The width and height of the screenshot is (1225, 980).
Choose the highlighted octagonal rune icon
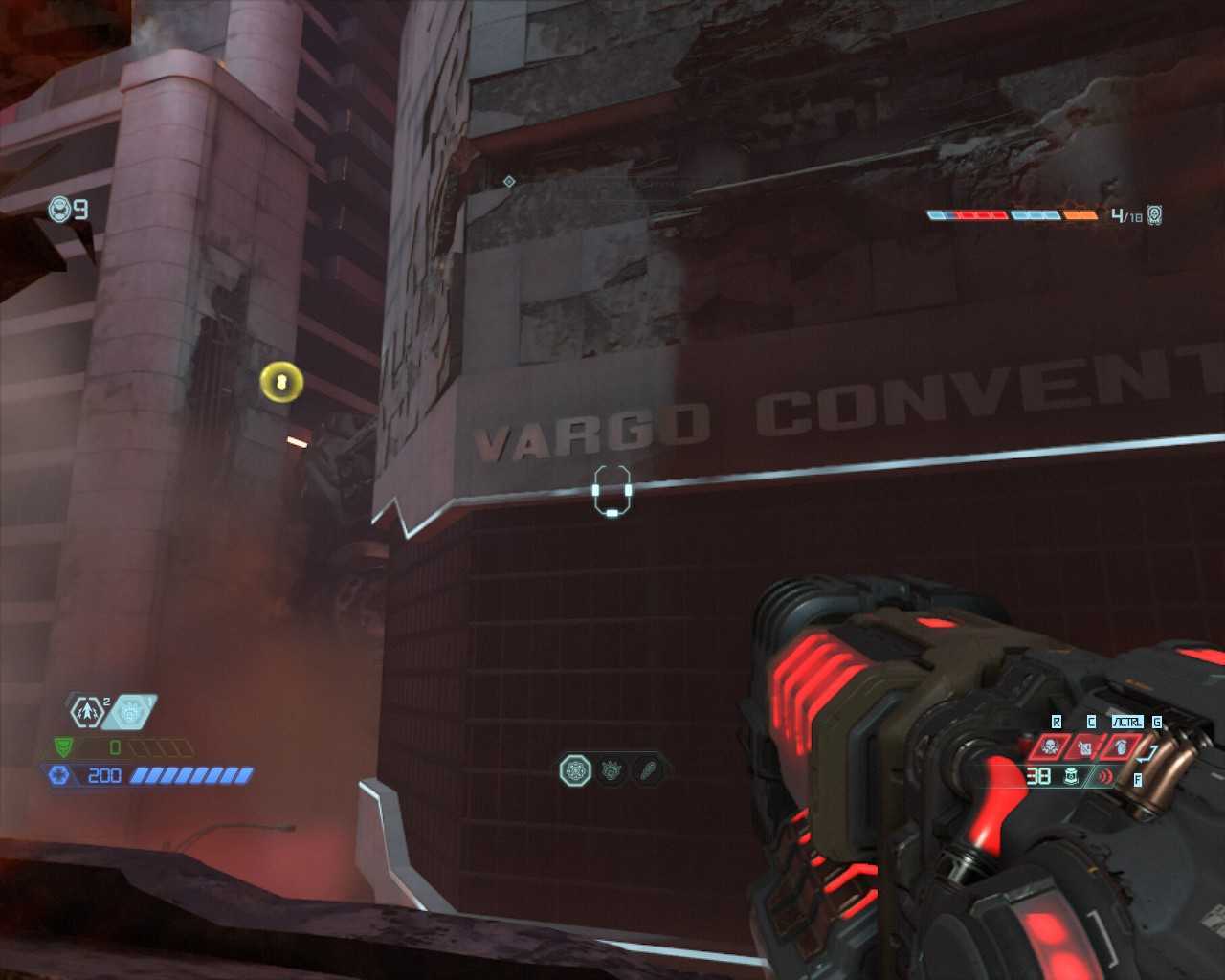(576, 769)
